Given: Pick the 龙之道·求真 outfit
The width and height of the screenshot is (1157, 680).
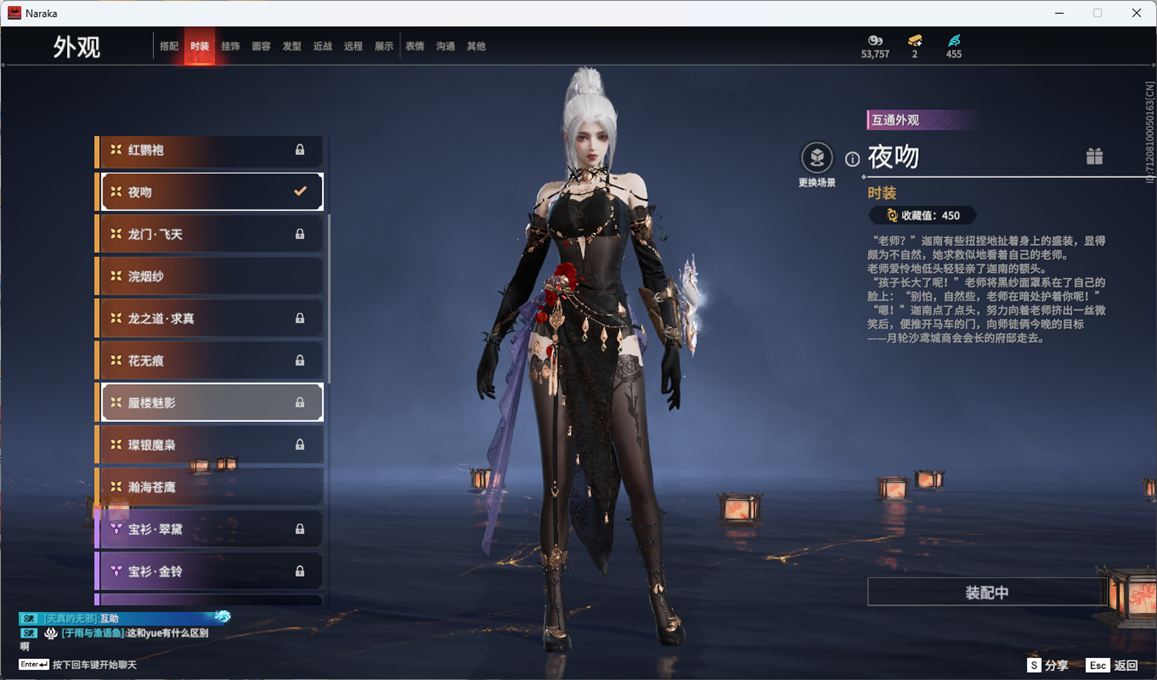Looking at the screenshot, I should [210, 318].
